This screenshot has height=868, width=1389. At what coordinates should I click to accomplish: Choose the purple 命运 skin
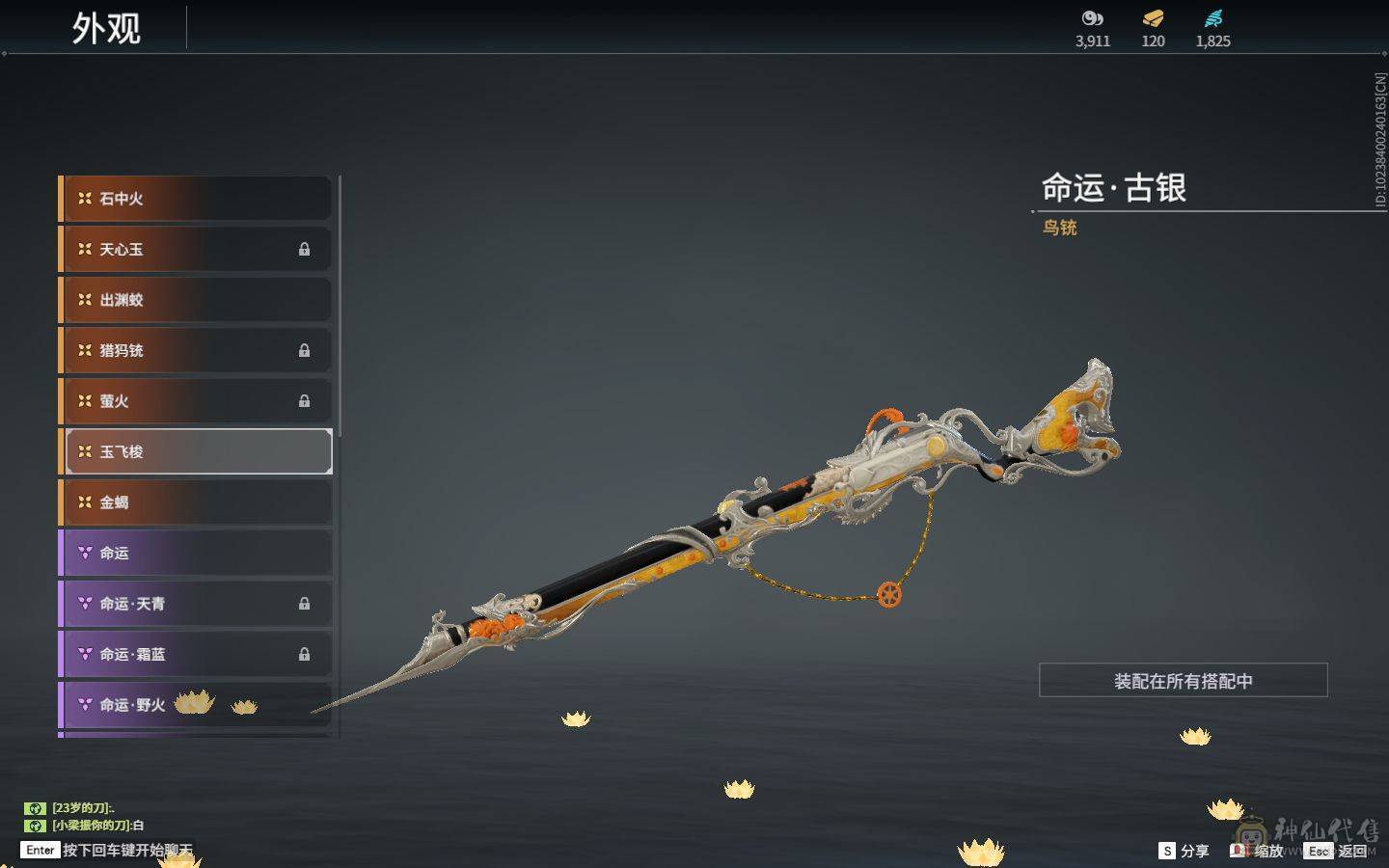(x=197, y=553)
